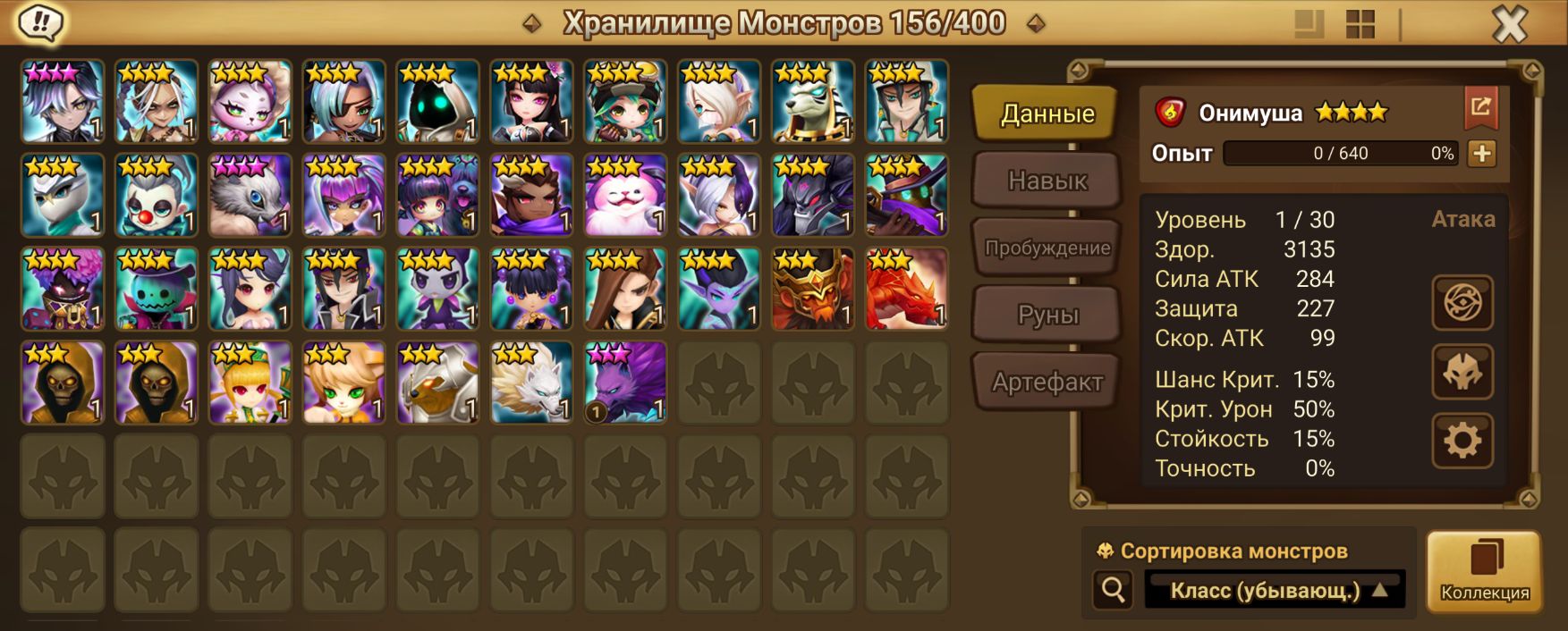Add experience with the plus button

click(1481, 153)
